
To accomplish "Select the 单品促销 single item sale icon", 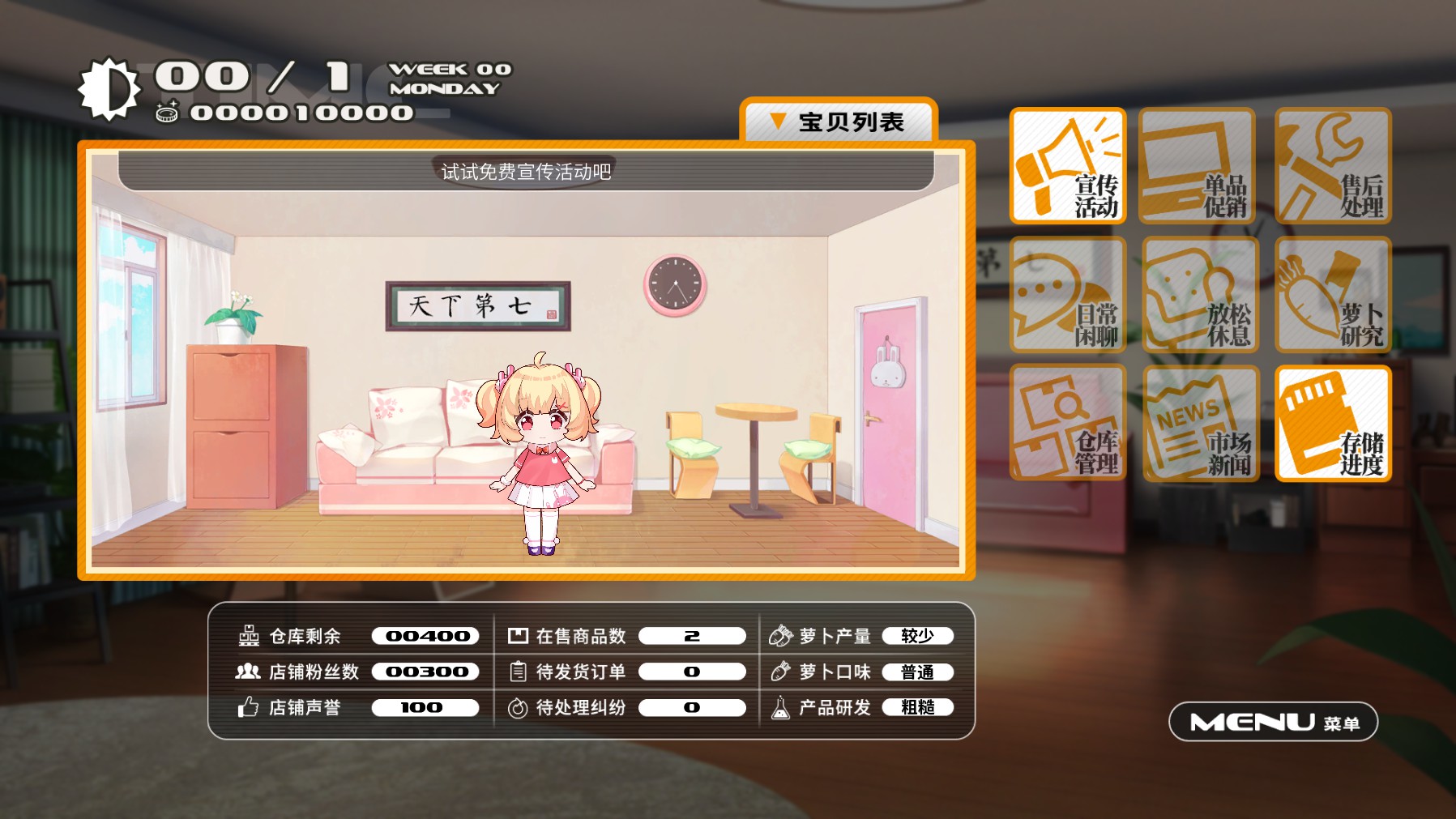I will 1199,168.
